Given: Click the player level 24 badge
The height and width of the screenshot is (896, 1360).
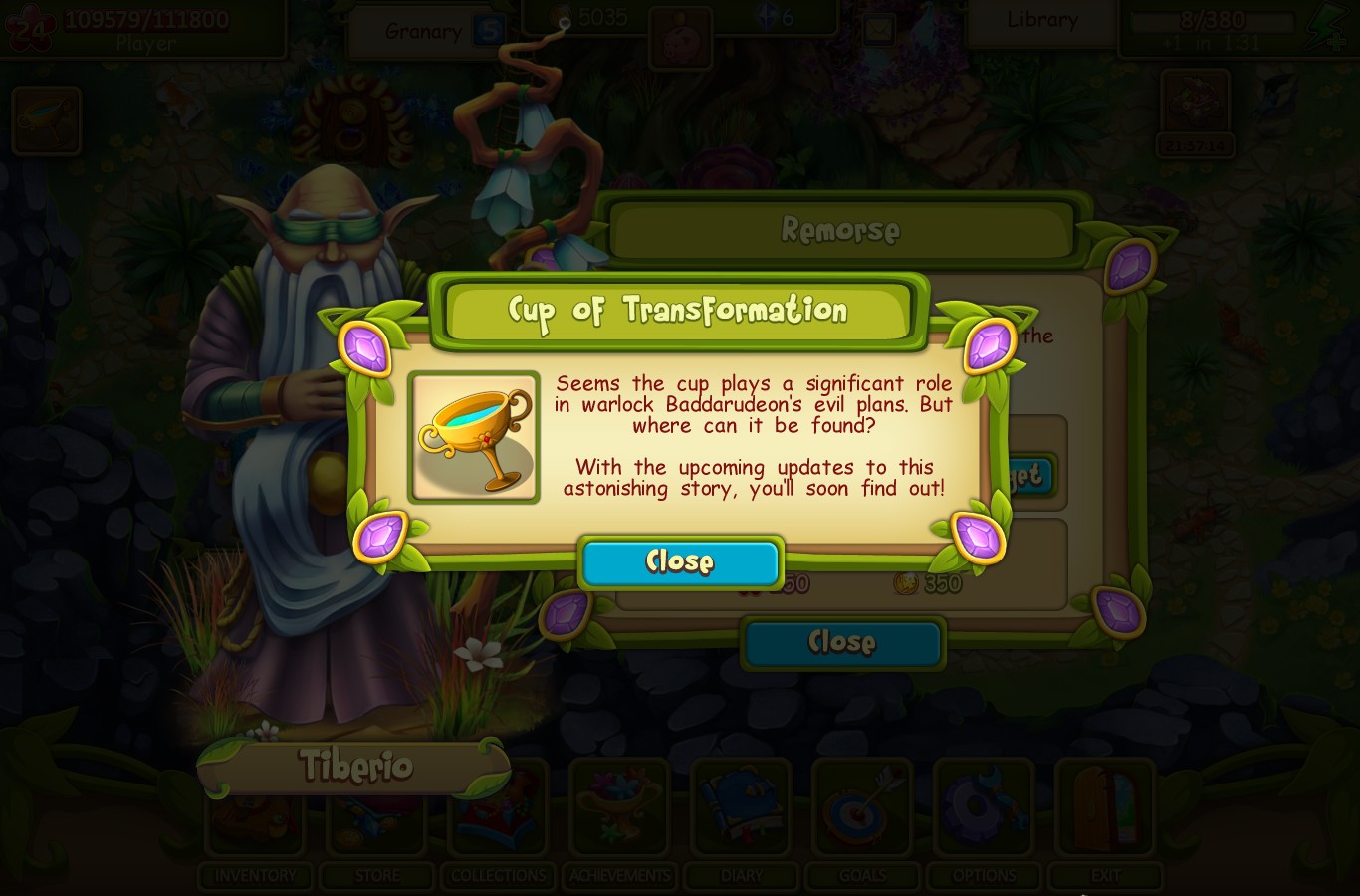Looking at the screenshot, I should [x=30, y=26].
